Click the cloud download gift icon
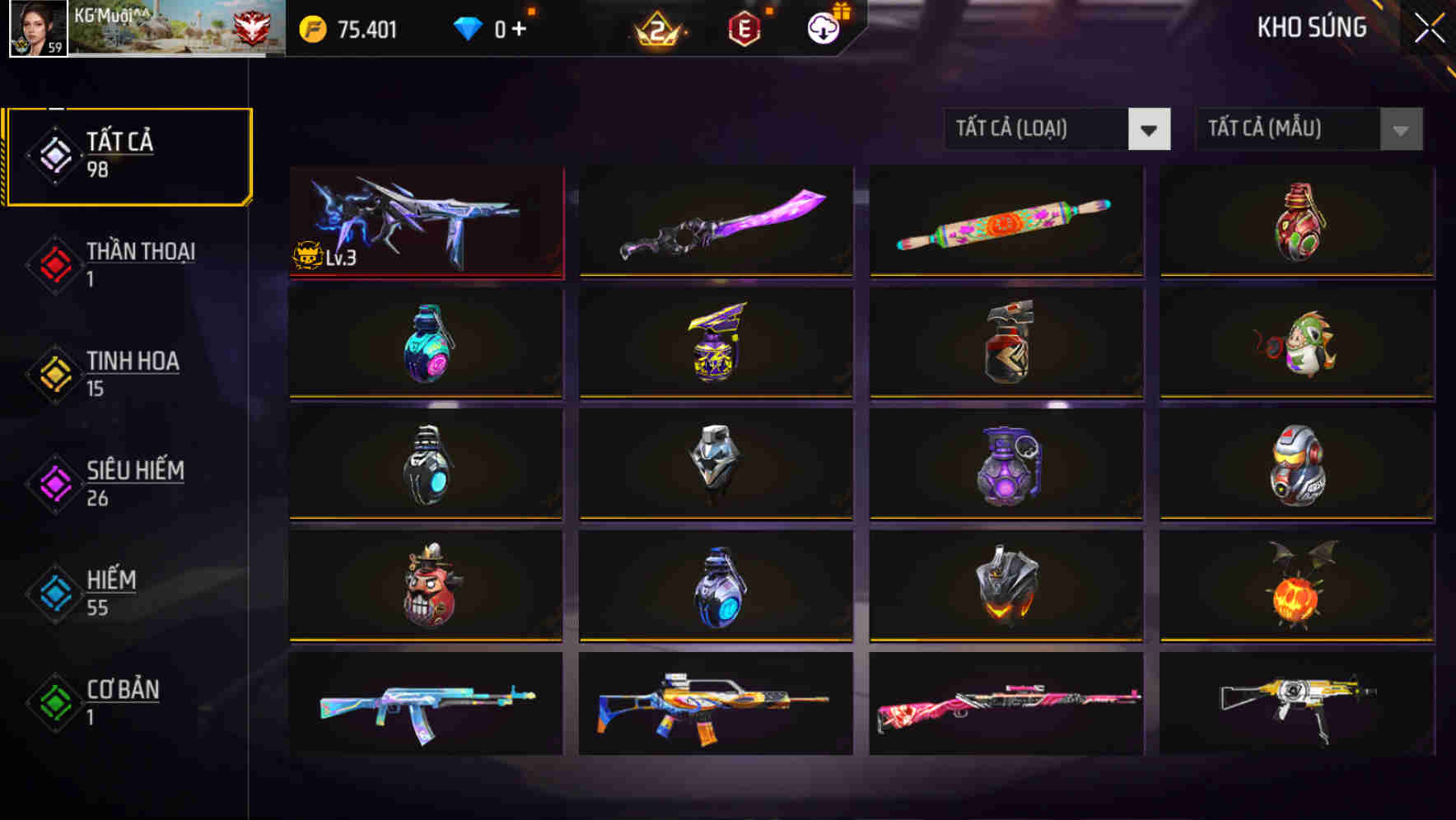This screenshot has width=1456, height=820. [x=823, y=28]
